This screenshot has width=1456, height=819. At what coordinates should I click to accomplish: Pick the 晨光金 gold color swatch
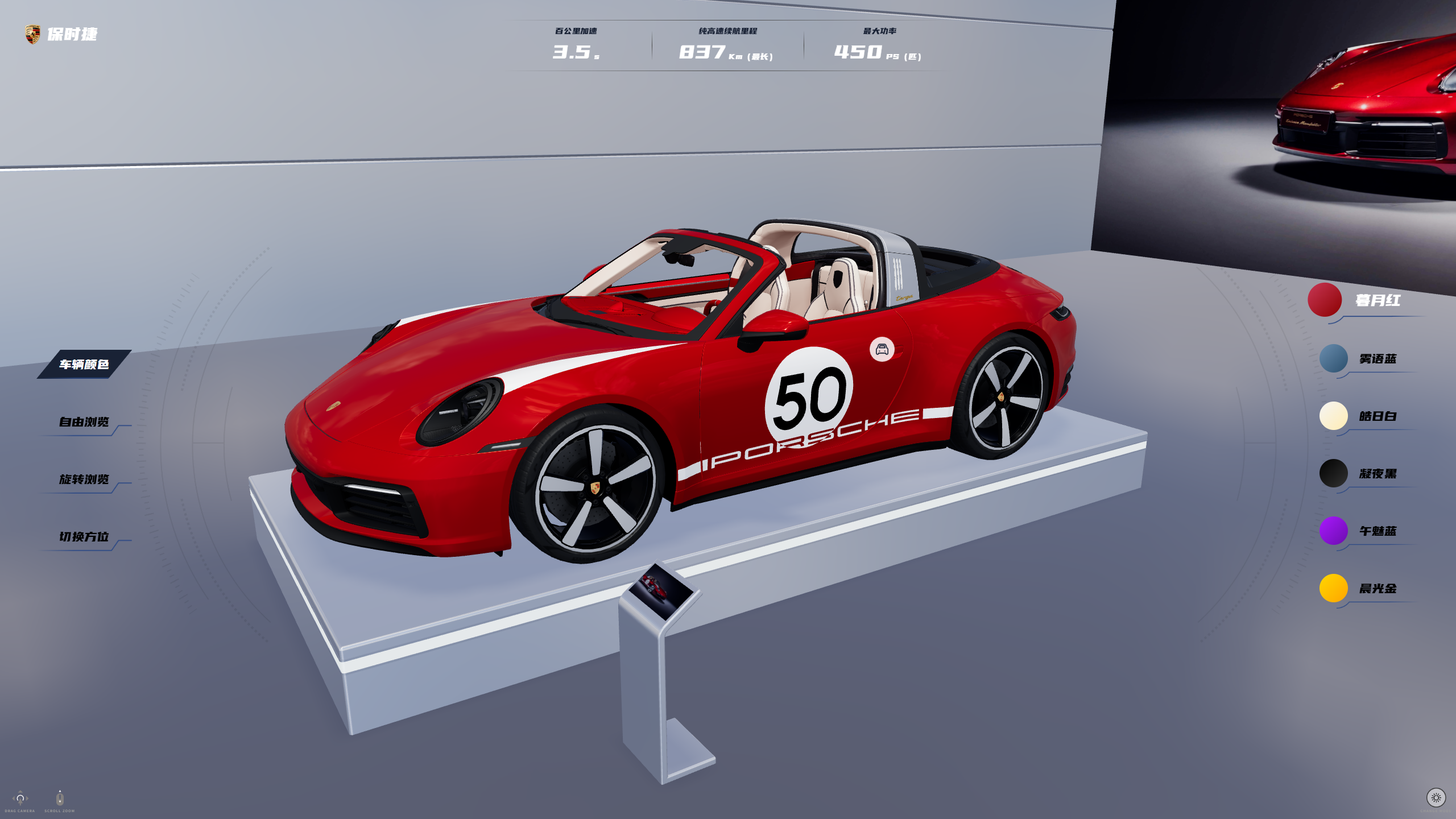coord(1333,589)
